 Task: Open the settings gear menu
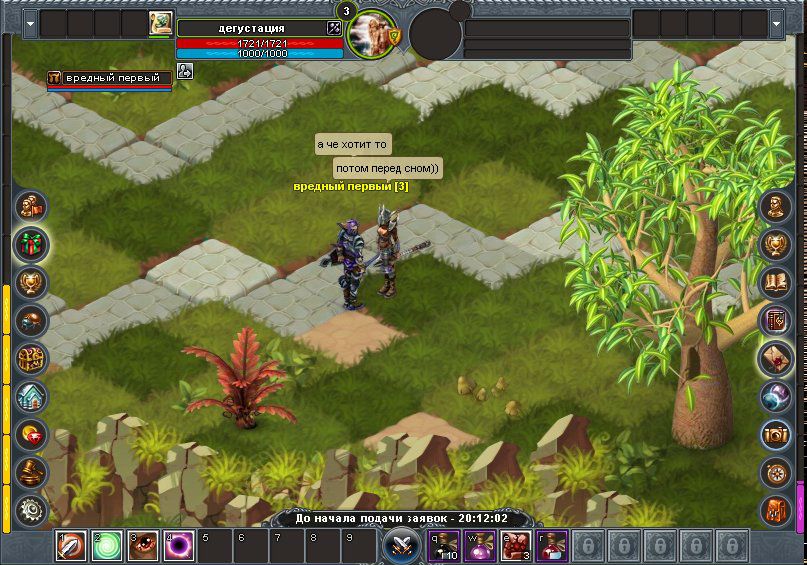click(x=31, y=510)
